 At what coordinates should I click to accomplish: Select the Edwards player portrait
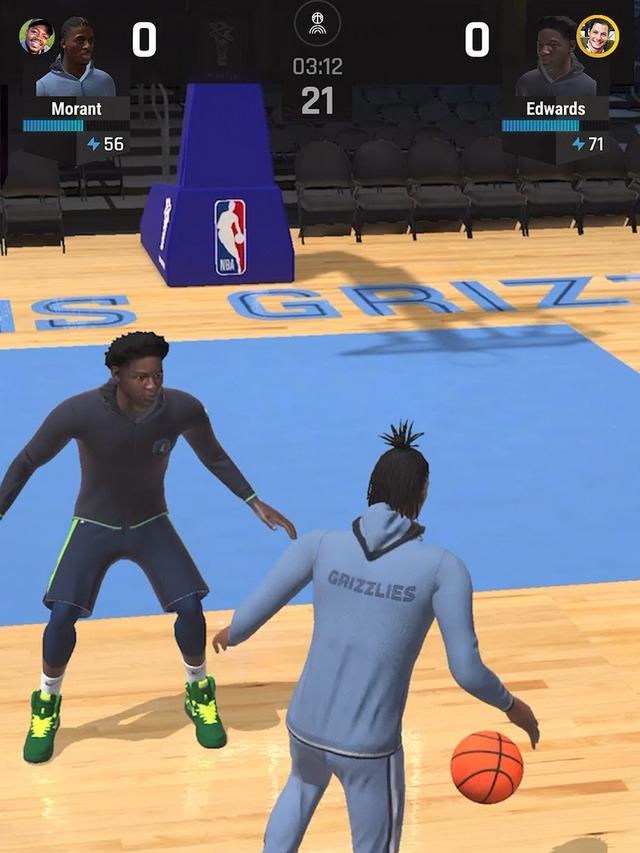pos(555,60)
